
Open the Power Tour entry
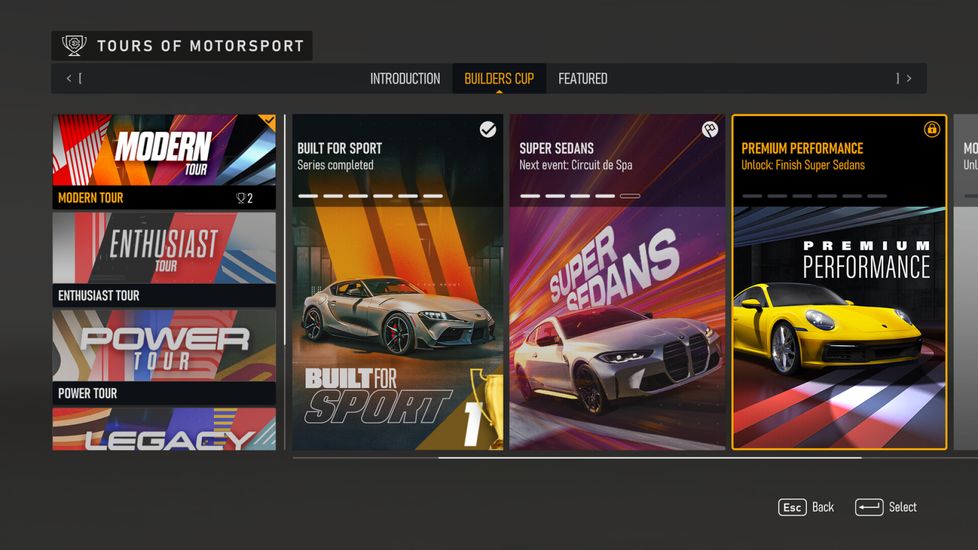tap(164, 357)
